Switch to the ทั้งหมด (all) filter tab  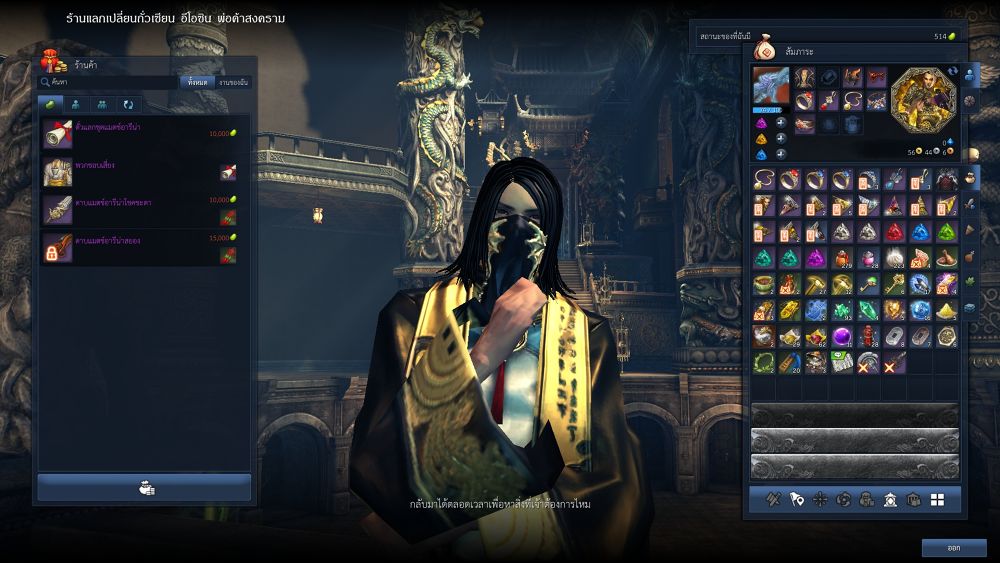[x=196, y=82]
